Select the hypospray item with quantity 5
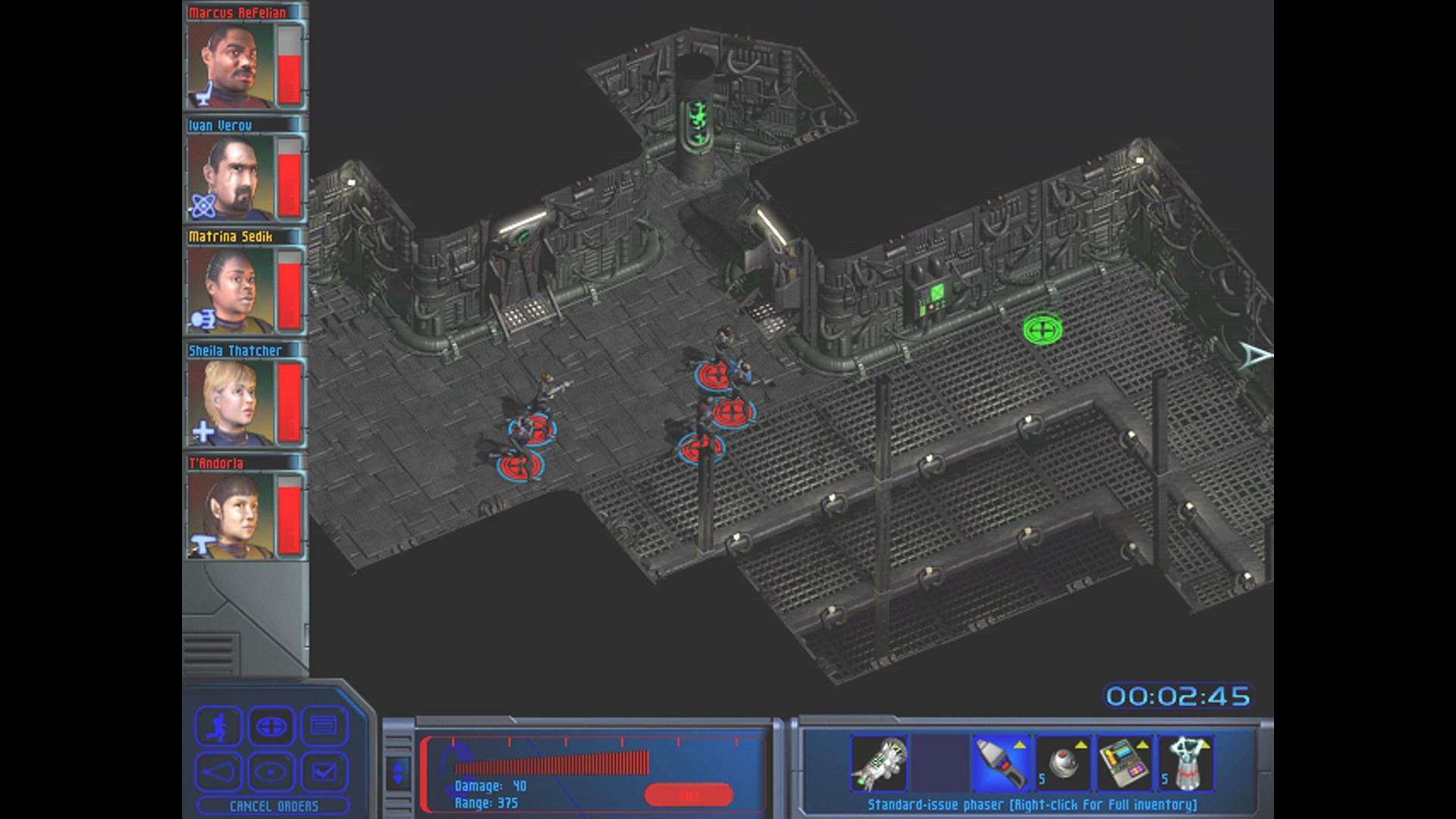This screenshot has width=1456, height=819. (1188, 763)
